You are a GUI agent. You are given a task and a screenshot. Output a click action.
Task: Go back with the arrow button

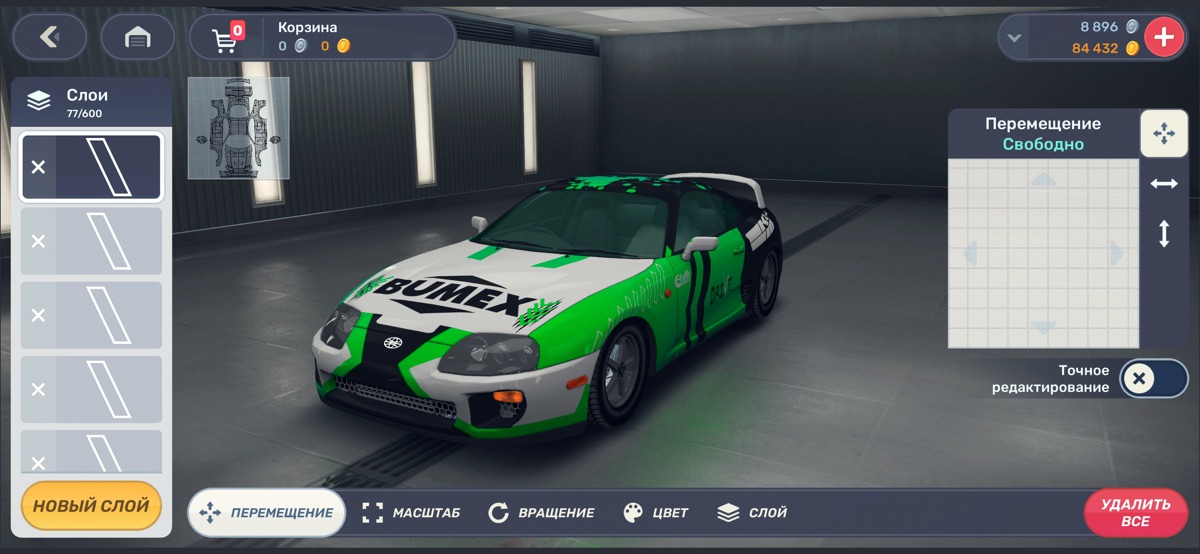click(x=49, y=37)
